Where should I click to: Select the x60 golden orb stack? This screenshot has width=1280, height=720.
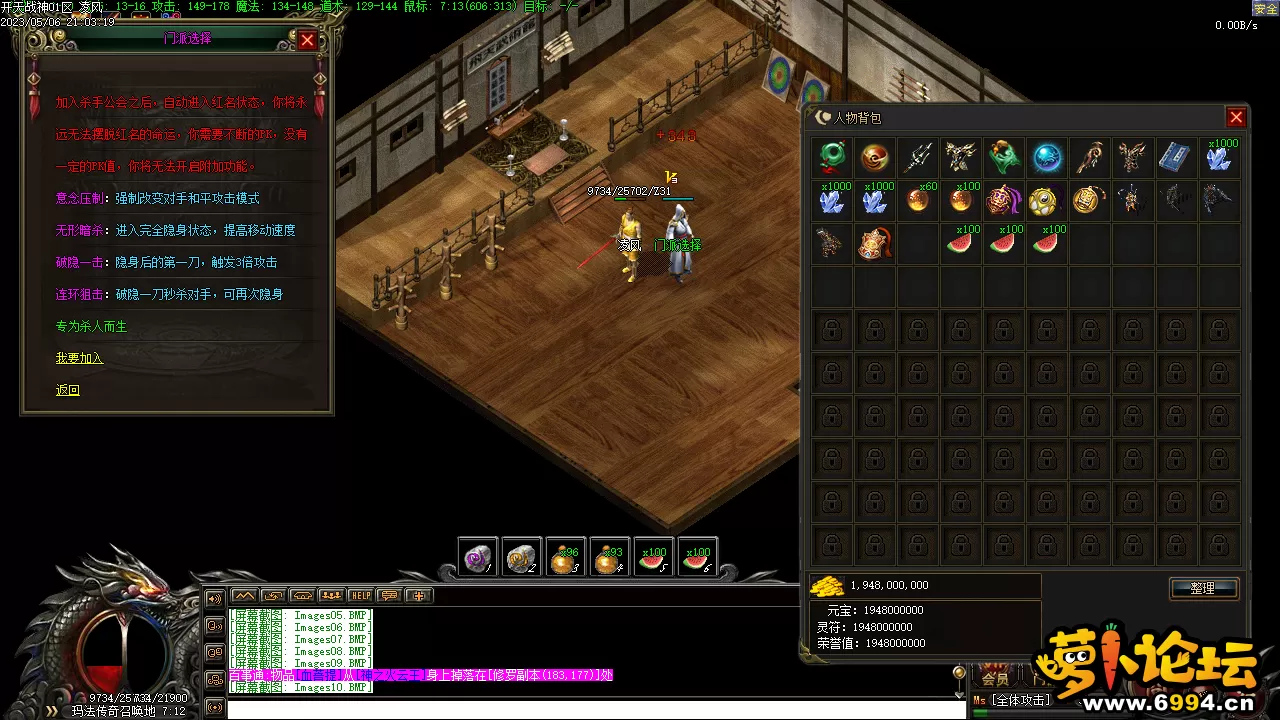(919, 200)
